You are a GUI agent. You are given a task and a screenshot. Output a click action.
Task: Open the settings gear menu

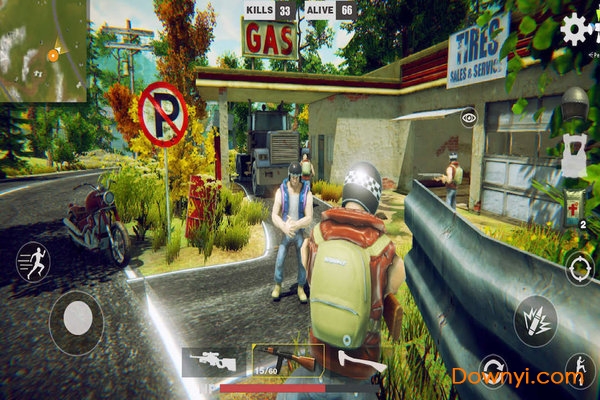point(577,28)
